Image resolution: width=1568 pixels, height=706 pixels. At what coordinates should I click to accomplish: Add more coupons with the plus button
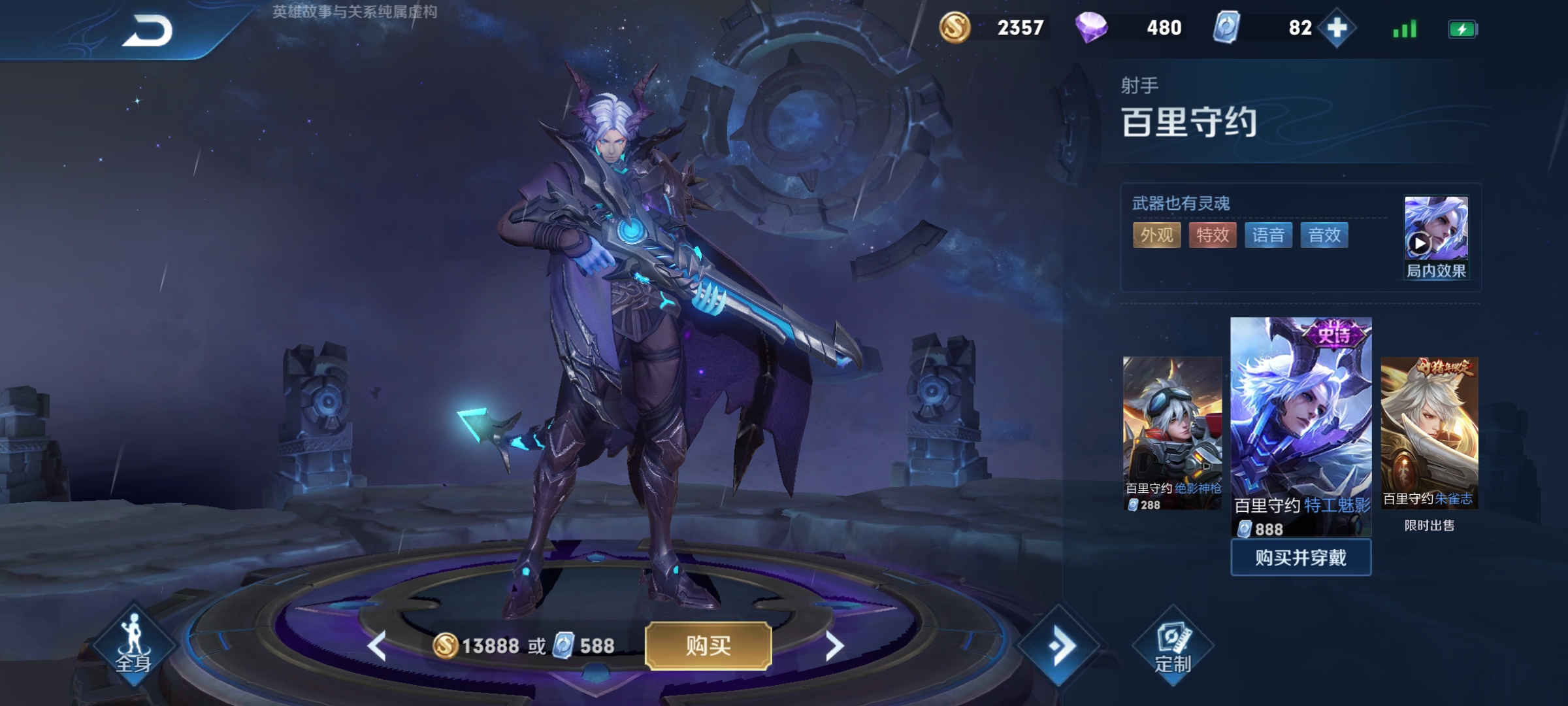pos(1337,28)
